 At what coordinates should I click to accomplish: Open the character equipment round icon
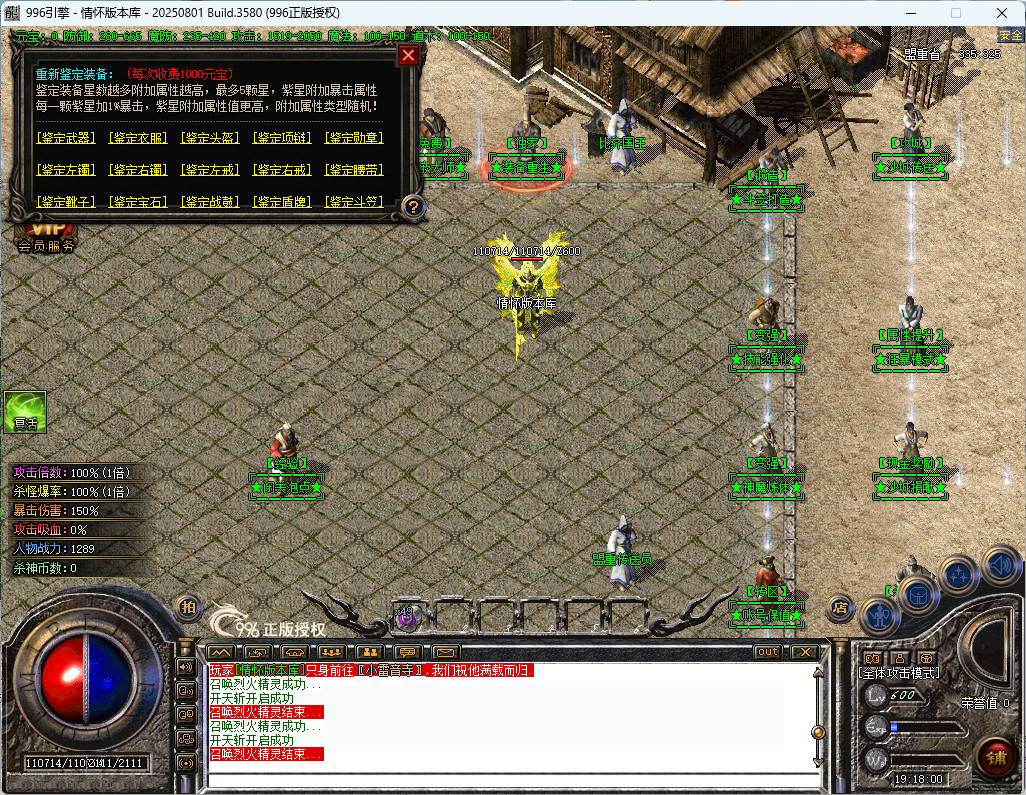(878, 614)
